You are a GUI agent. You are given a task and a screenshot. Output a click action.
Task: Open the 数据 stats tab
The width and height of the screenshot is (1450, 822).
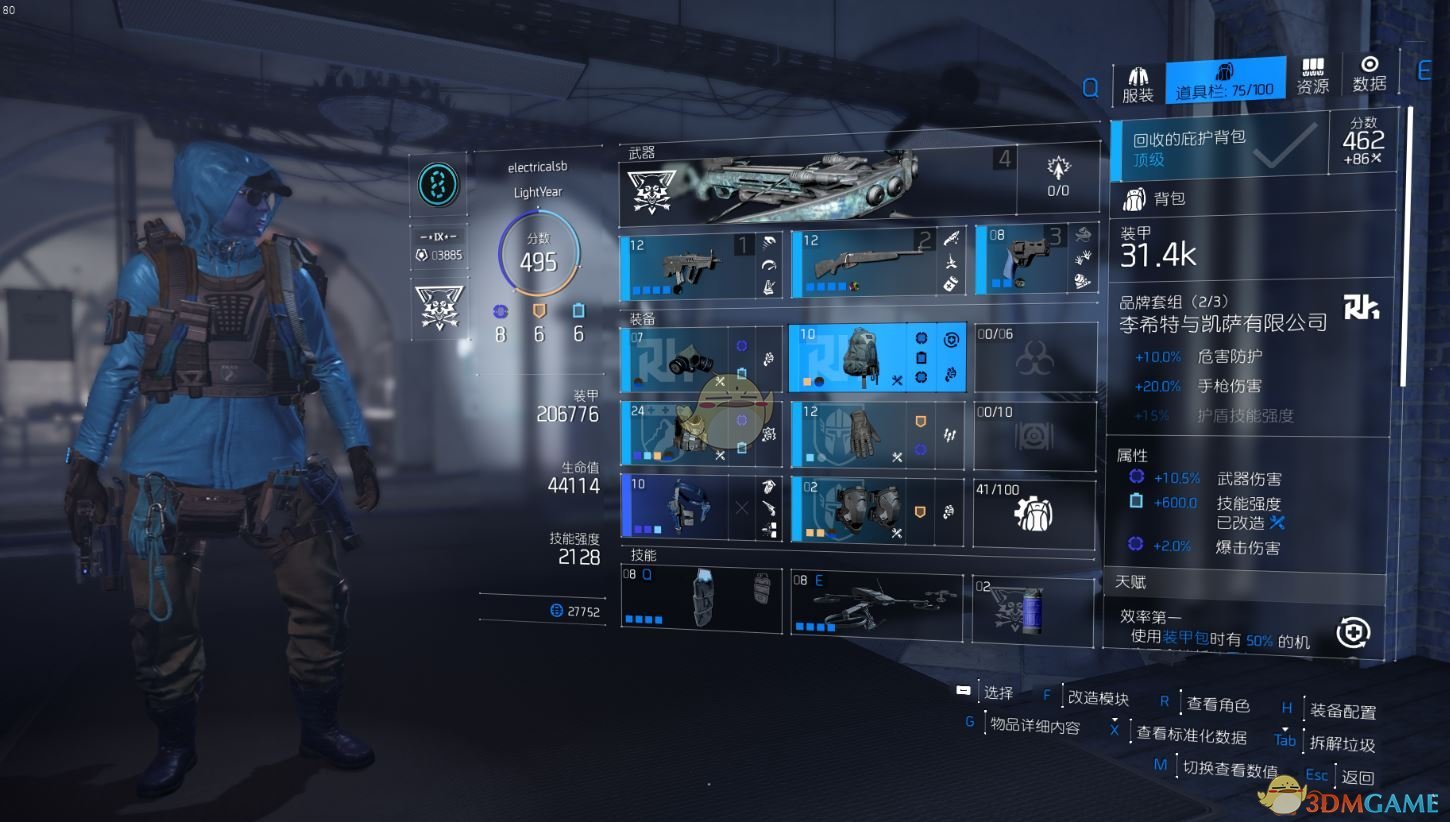click(1369, 75)
